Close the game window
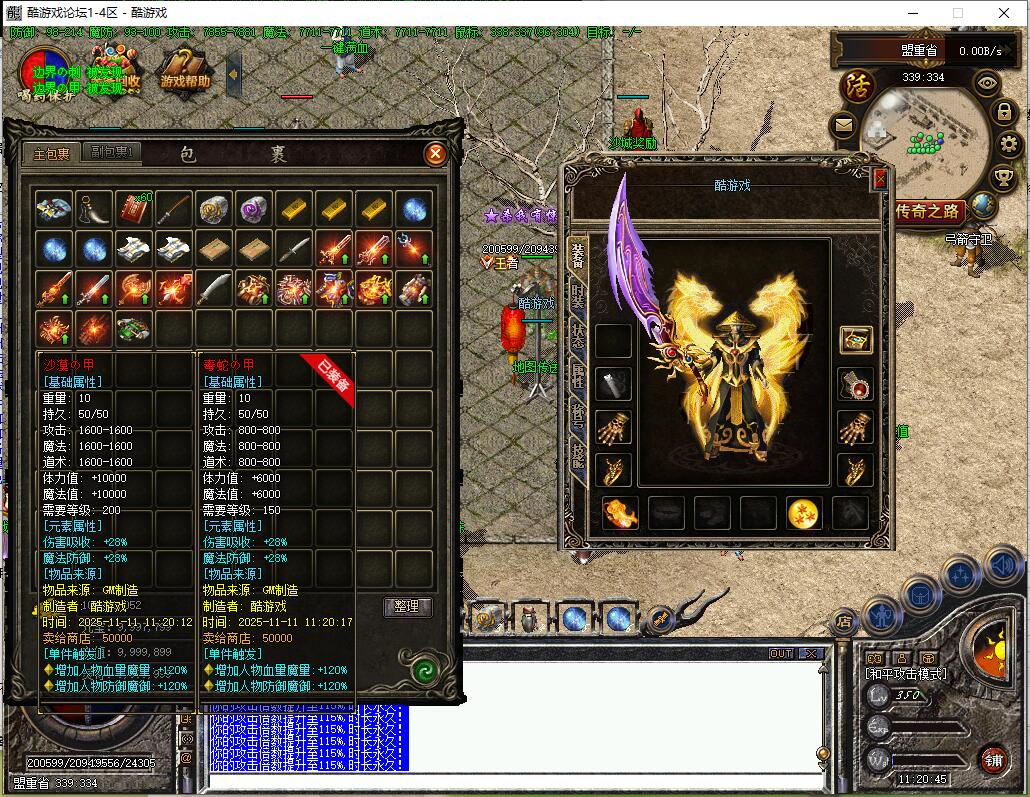 [x=1003, y=12]
